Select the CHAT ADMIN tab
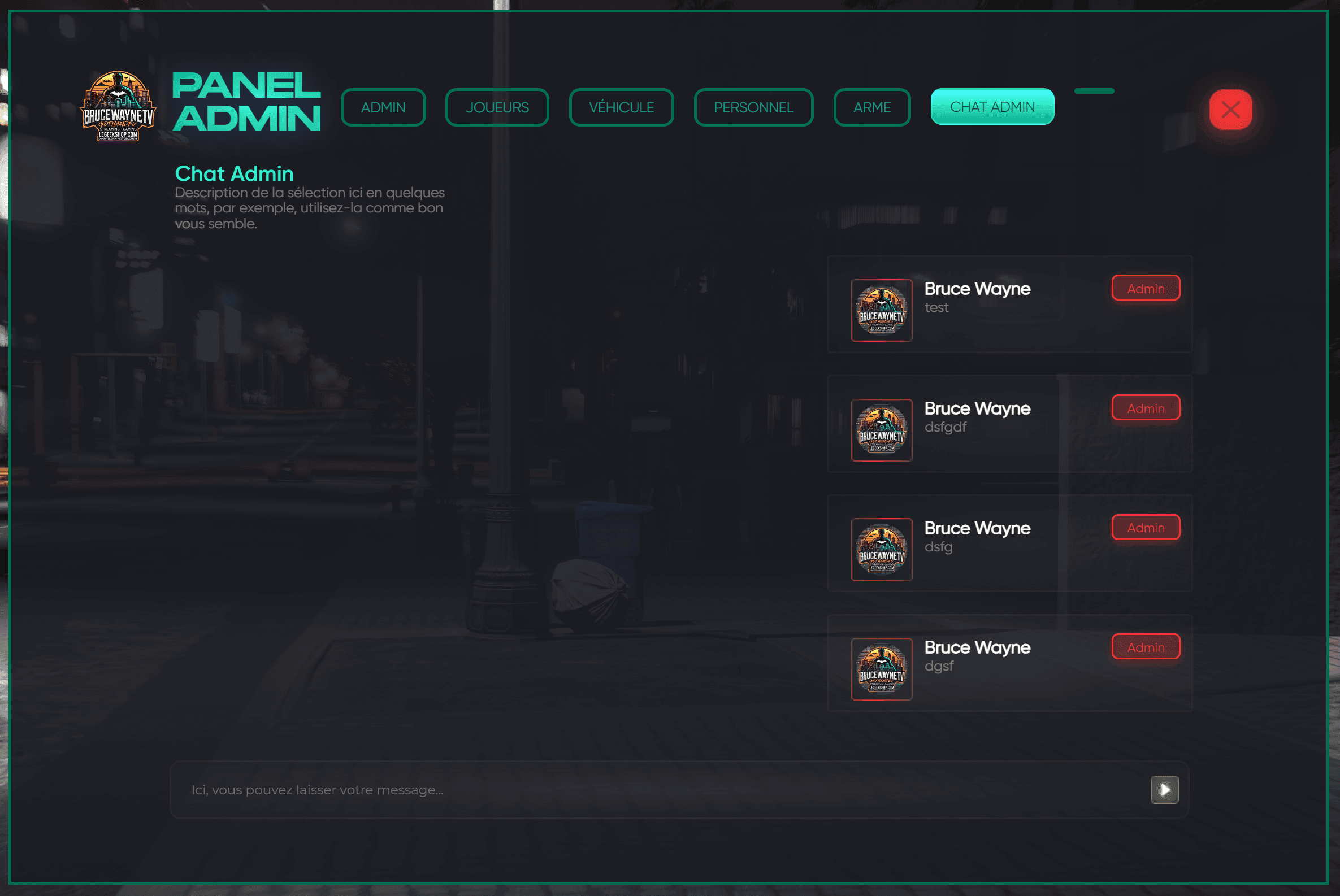The image size is (1340, 896). 992,106
